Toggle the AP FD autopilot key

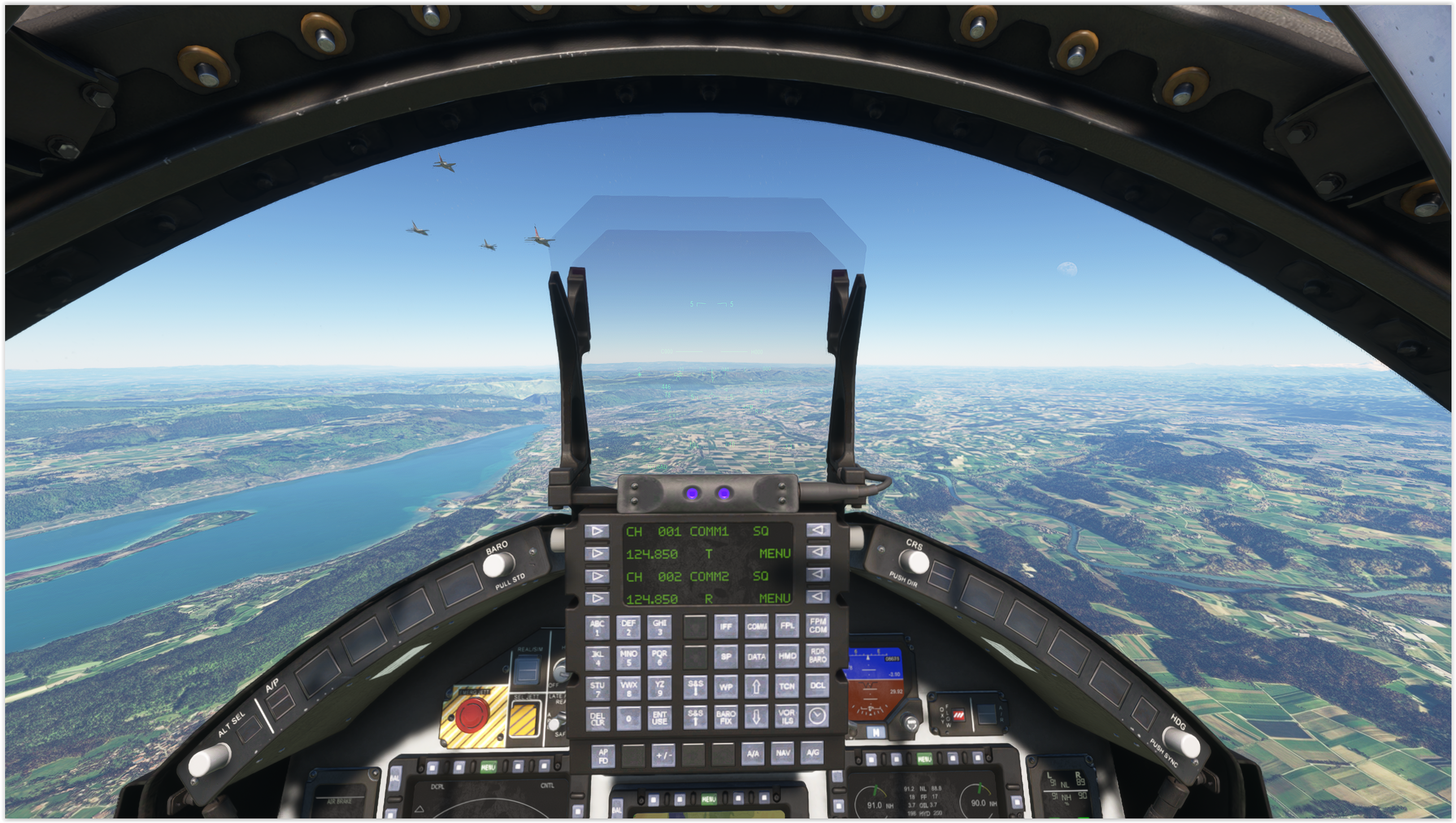(x=603, y=755)
